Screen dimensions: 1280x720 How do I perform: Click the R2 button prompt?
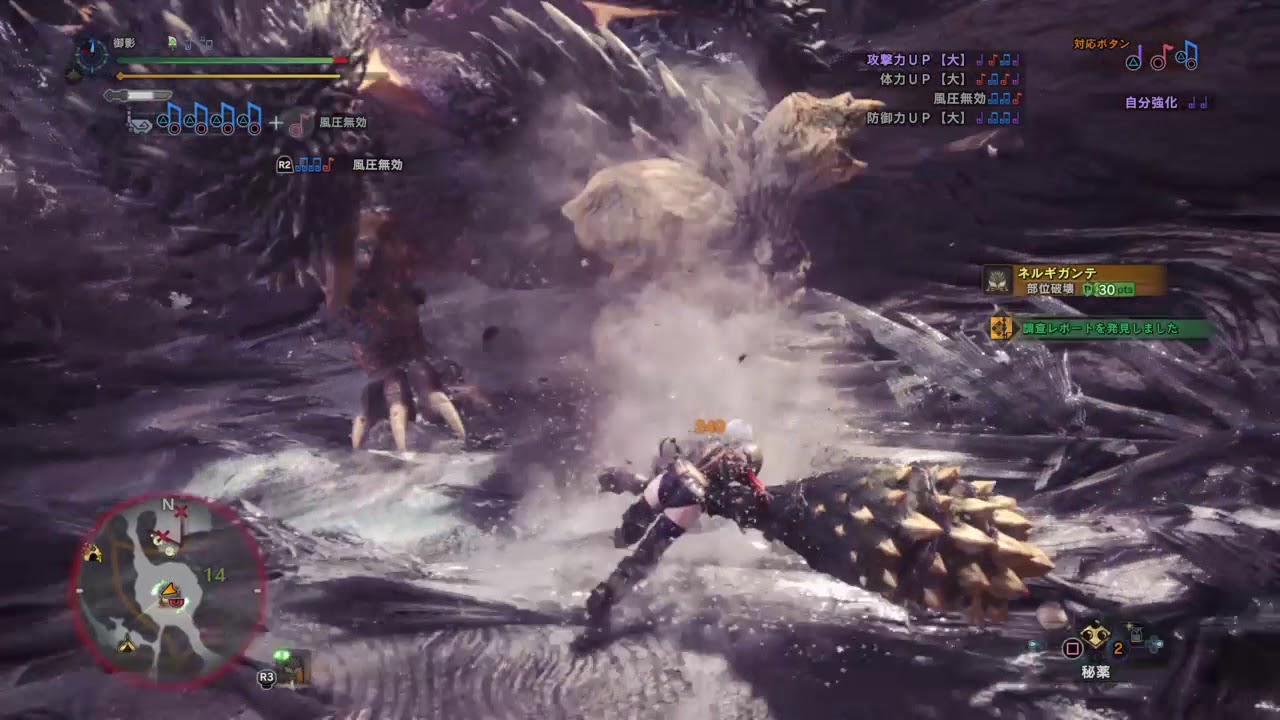click(x=283, y=165)
